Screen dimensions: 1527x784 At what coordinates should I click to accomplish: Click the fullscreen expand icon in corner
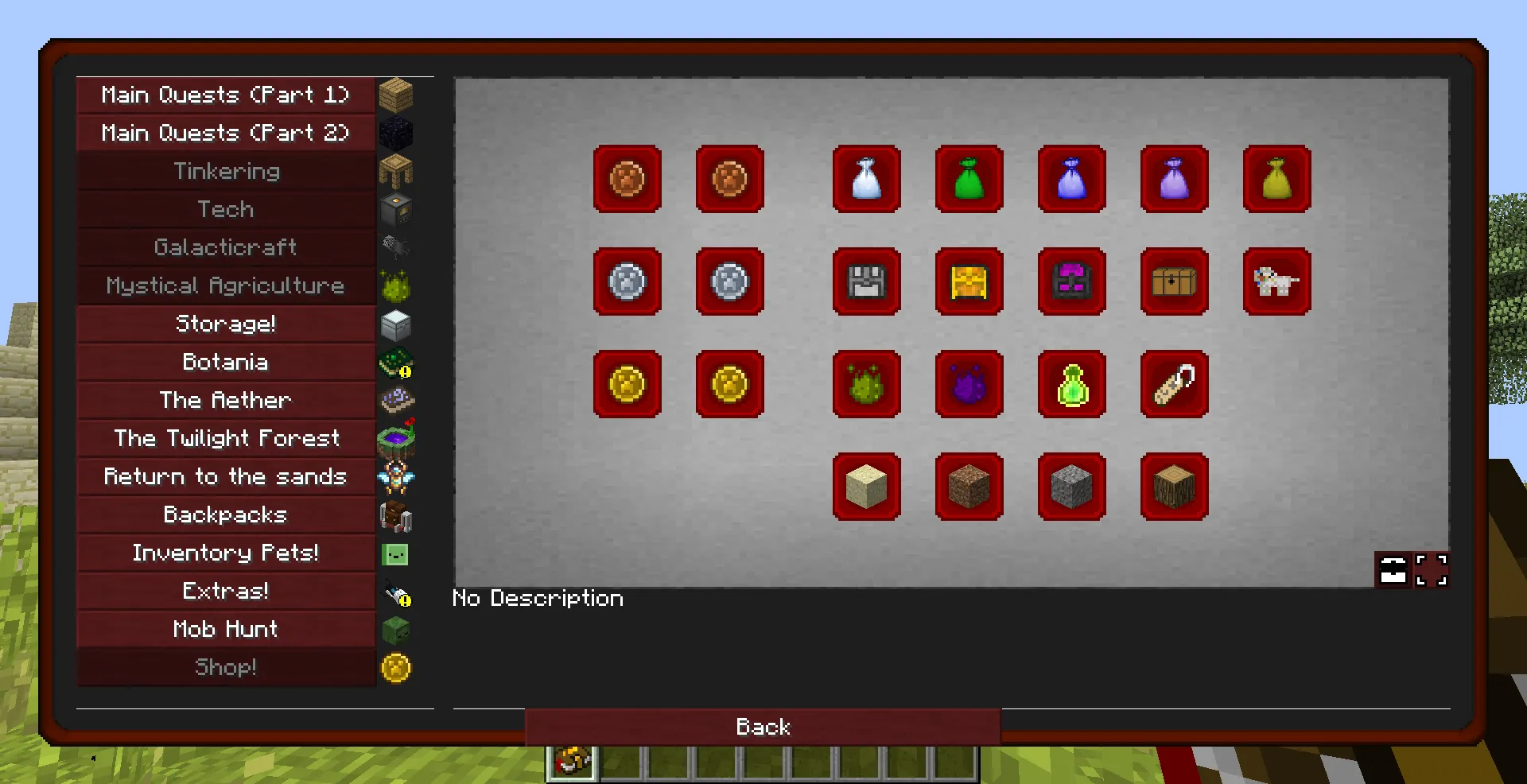(1432, 569)
